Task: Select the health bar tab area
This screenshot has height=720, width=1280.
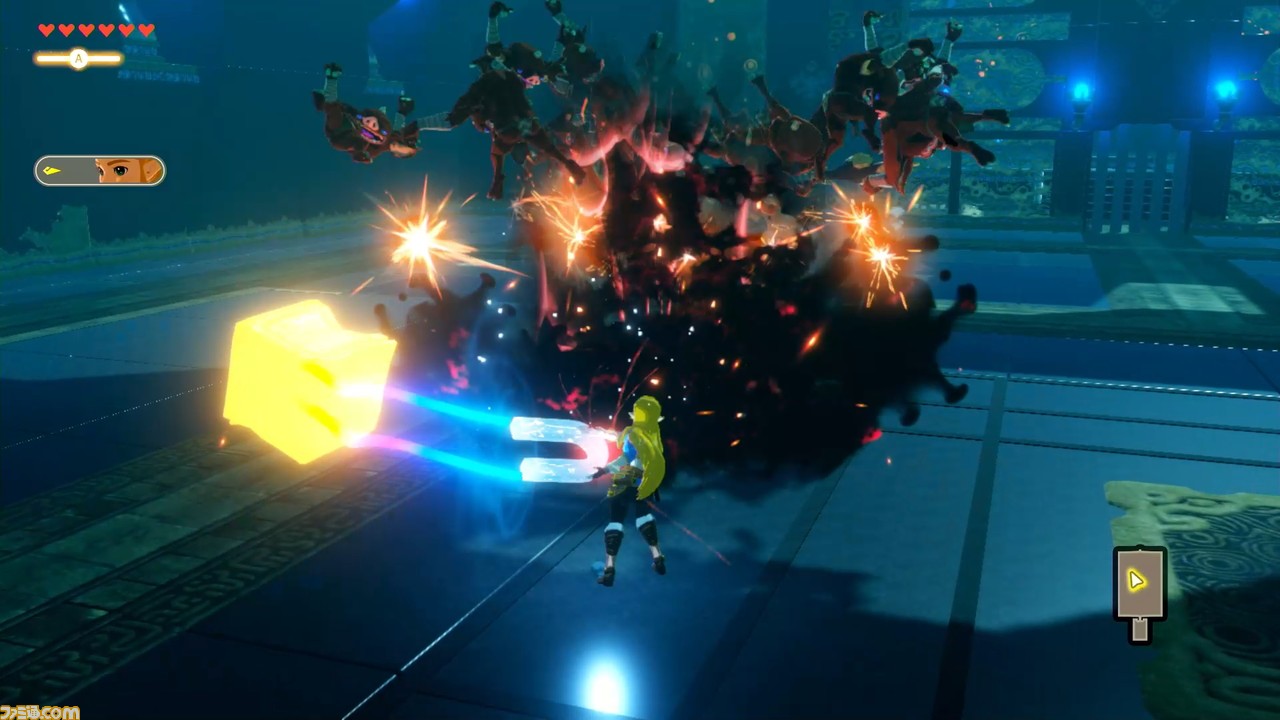Action: 96,30
